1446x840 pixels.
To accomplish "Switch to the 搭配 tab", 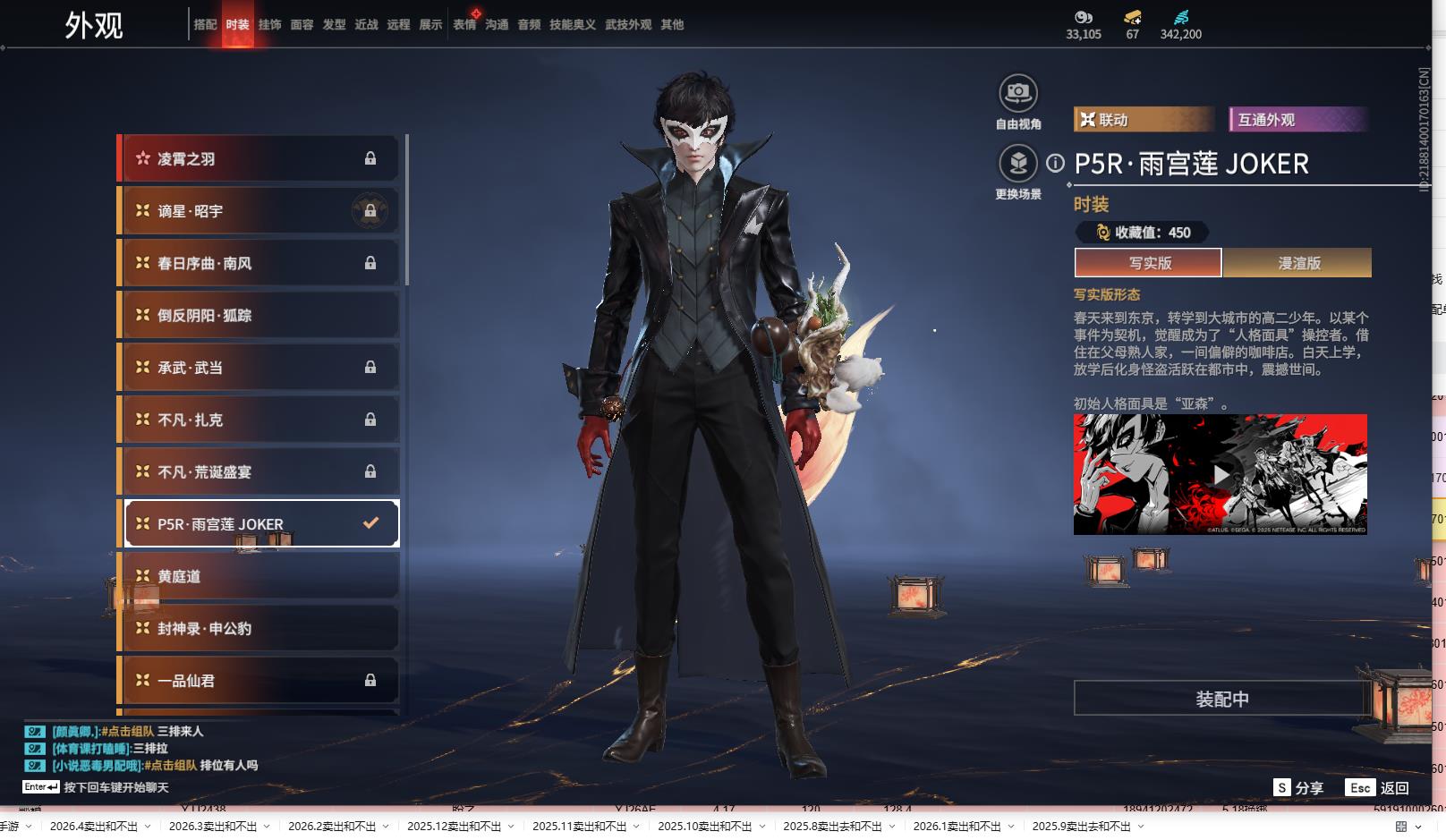I will 205,25.
